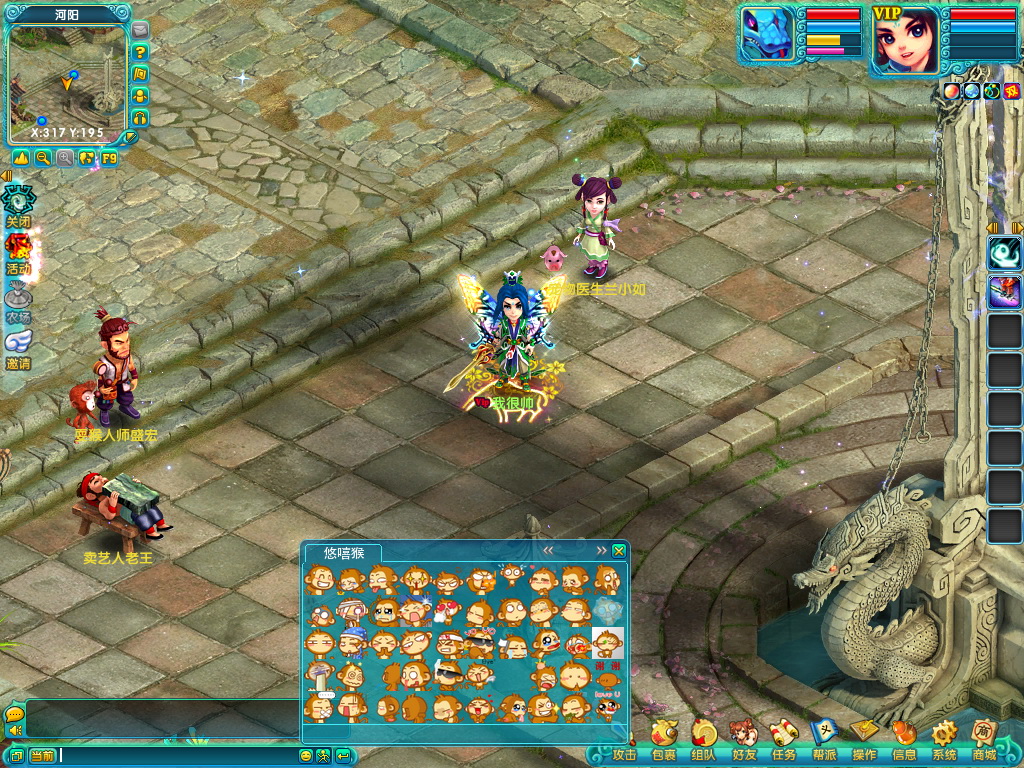Open the 商城 shop

point(984,739)
